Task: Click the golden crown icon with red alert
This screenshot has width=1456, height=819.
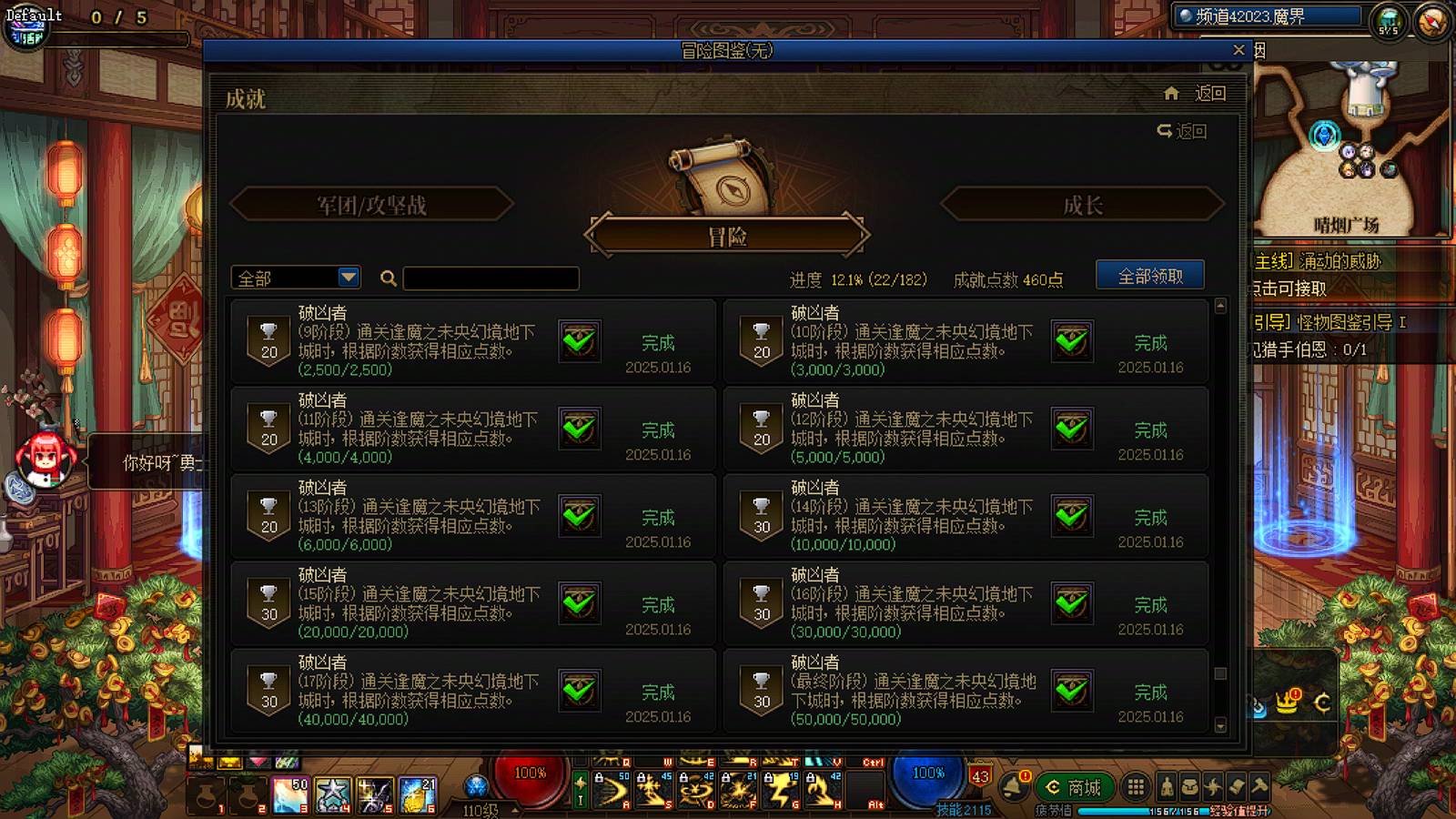Action: pyautogui.click(x=1287, y=703)
